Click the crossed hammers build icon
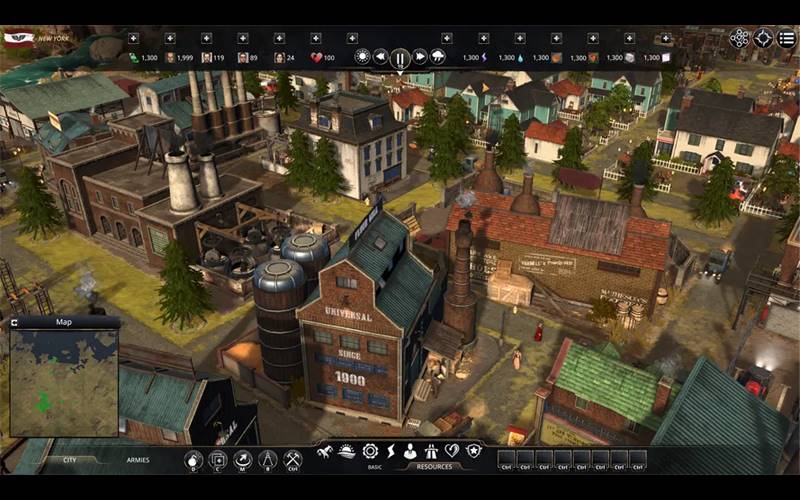Screen dimensions: 800x500 [293, 460]
